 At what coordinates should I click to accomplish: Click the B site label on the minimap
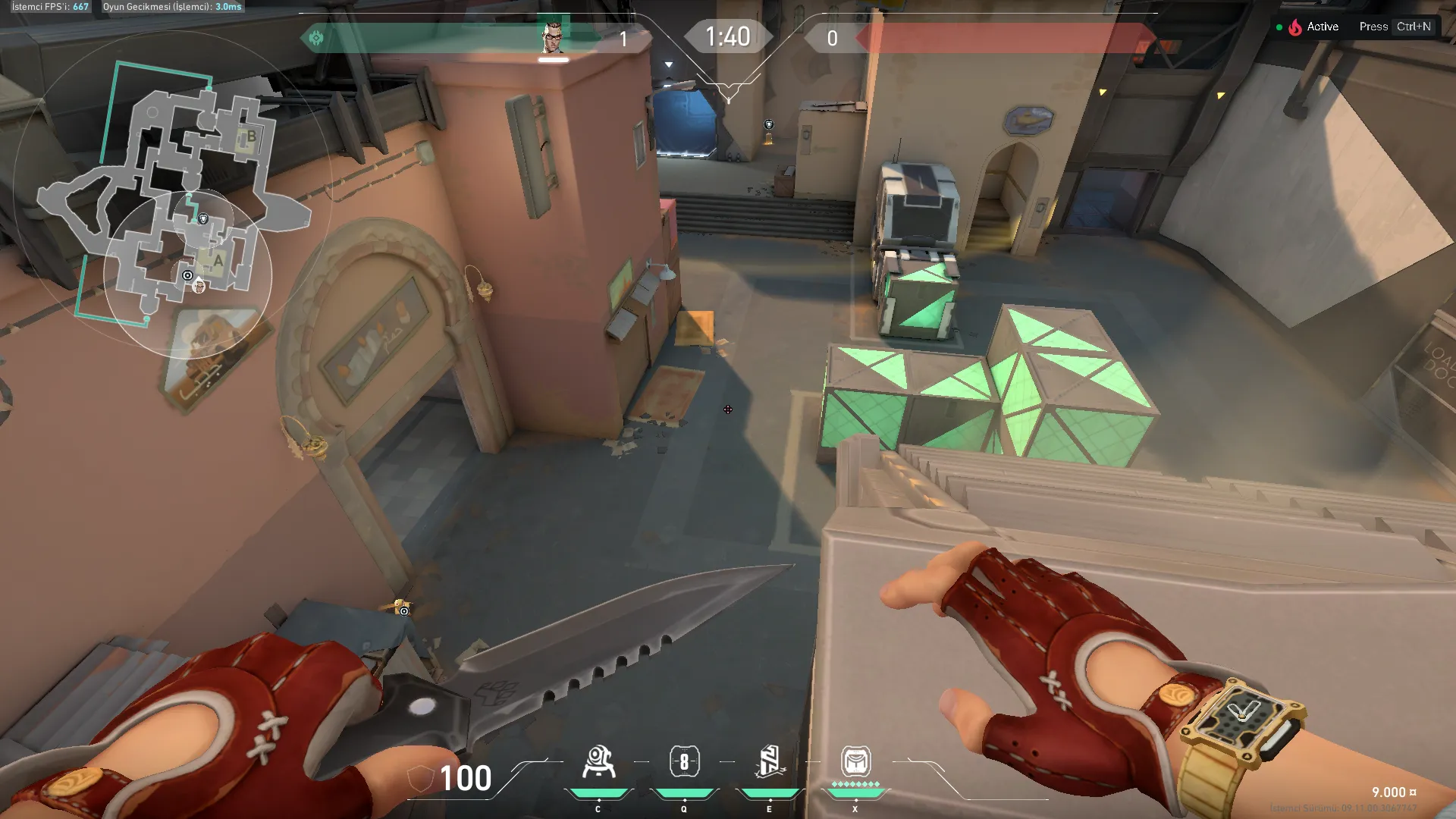click(x=251, y=137)
